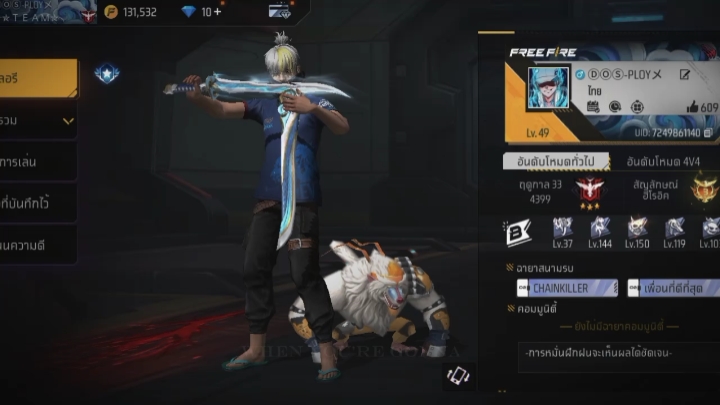
Task: Open the season 33 rank emblem
Action: click(x=590, y=188)
